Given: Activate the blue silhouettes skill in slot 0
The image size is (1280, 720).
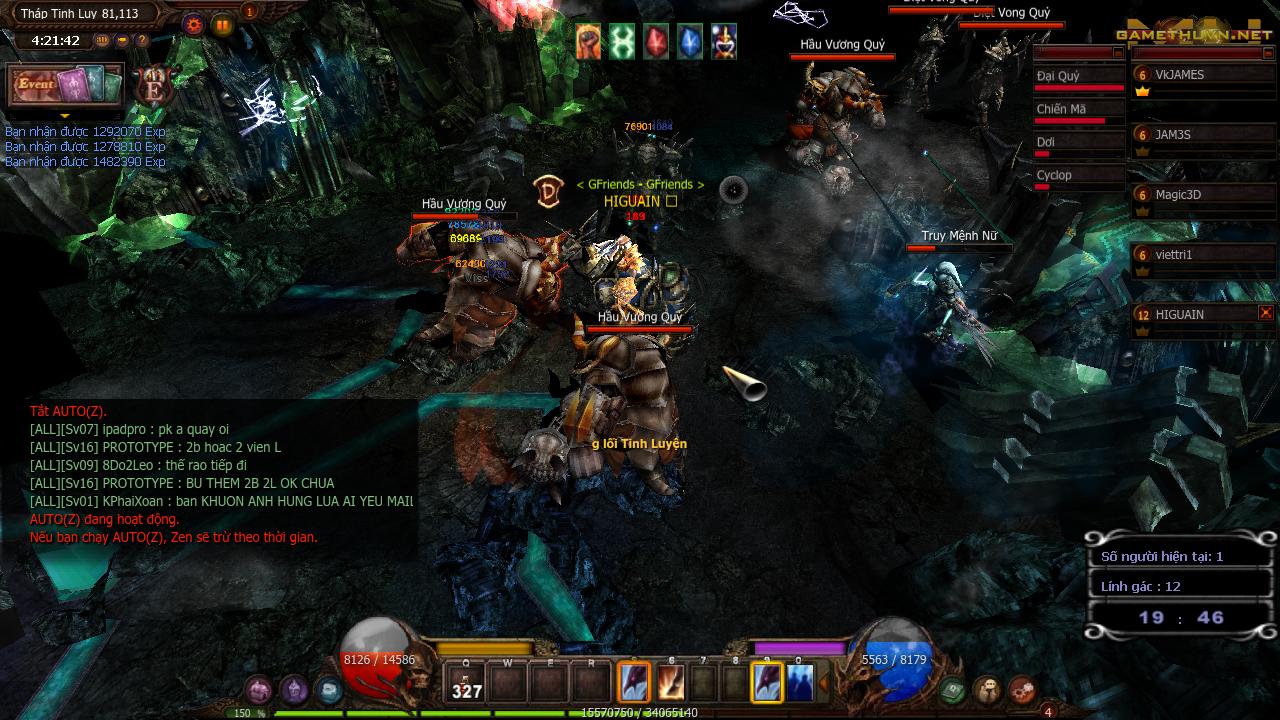Looking at the screenshot, I should click(x=799, y=683).
